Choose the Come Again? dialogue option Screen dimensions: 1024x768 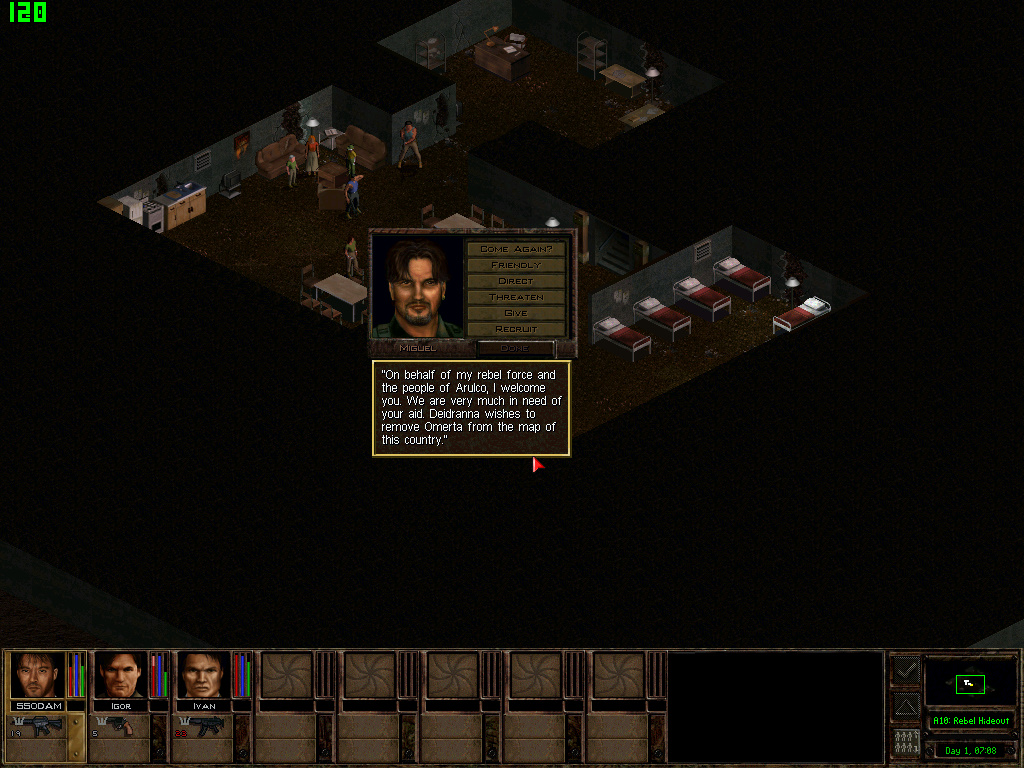point(516,249)
